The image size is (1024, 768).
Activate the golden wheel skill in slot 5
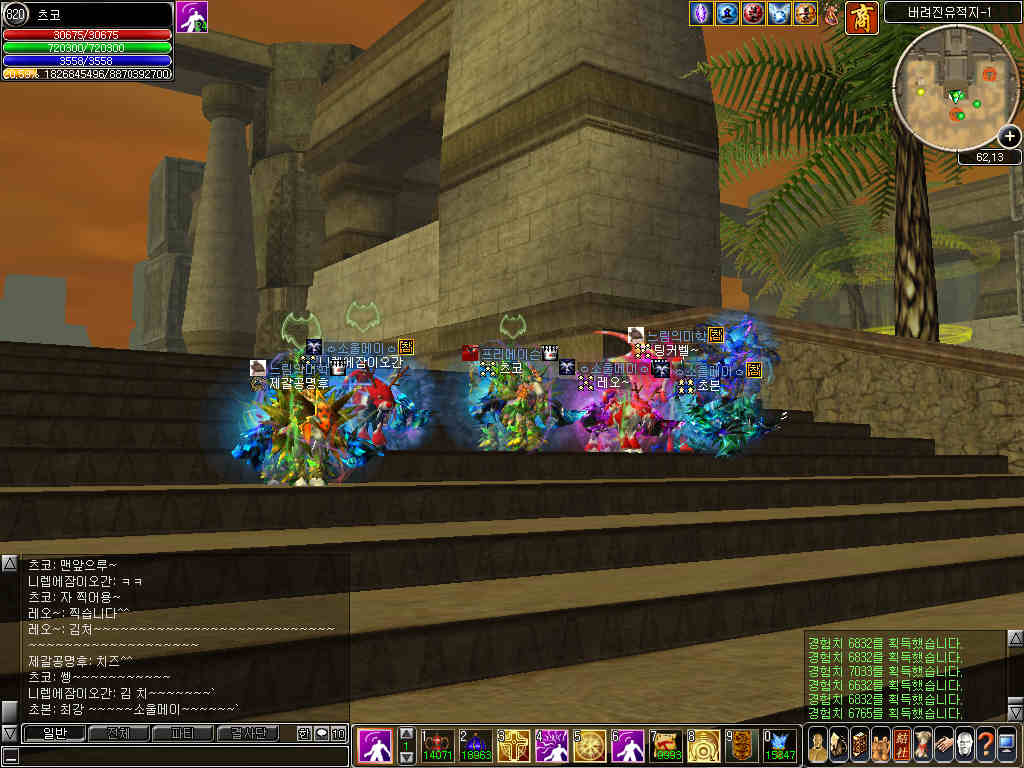pos(589,746)
